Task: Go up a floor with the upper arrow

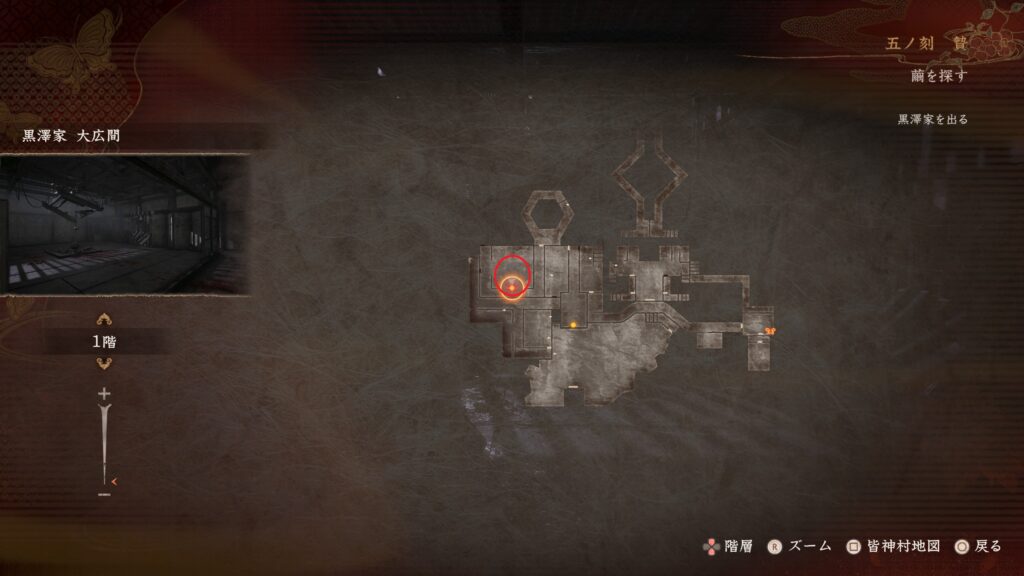Action: click(103, 320)
